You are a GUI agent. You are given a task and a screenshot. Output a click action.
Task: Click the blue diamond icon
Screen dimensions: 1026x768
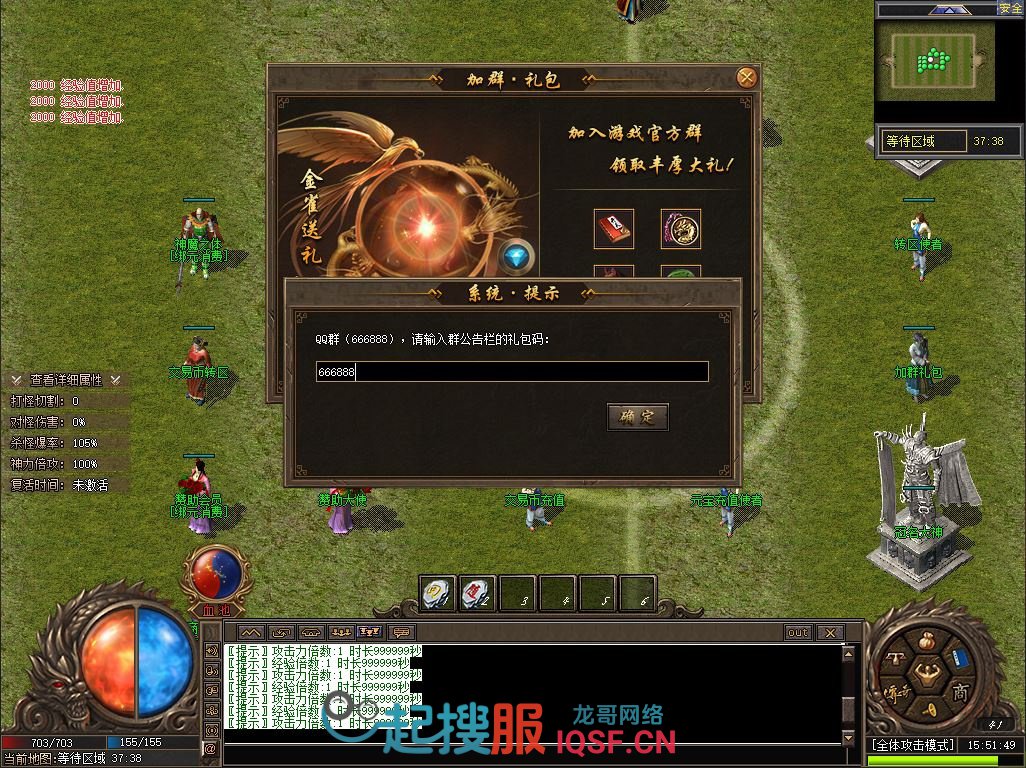coord(516,257)
